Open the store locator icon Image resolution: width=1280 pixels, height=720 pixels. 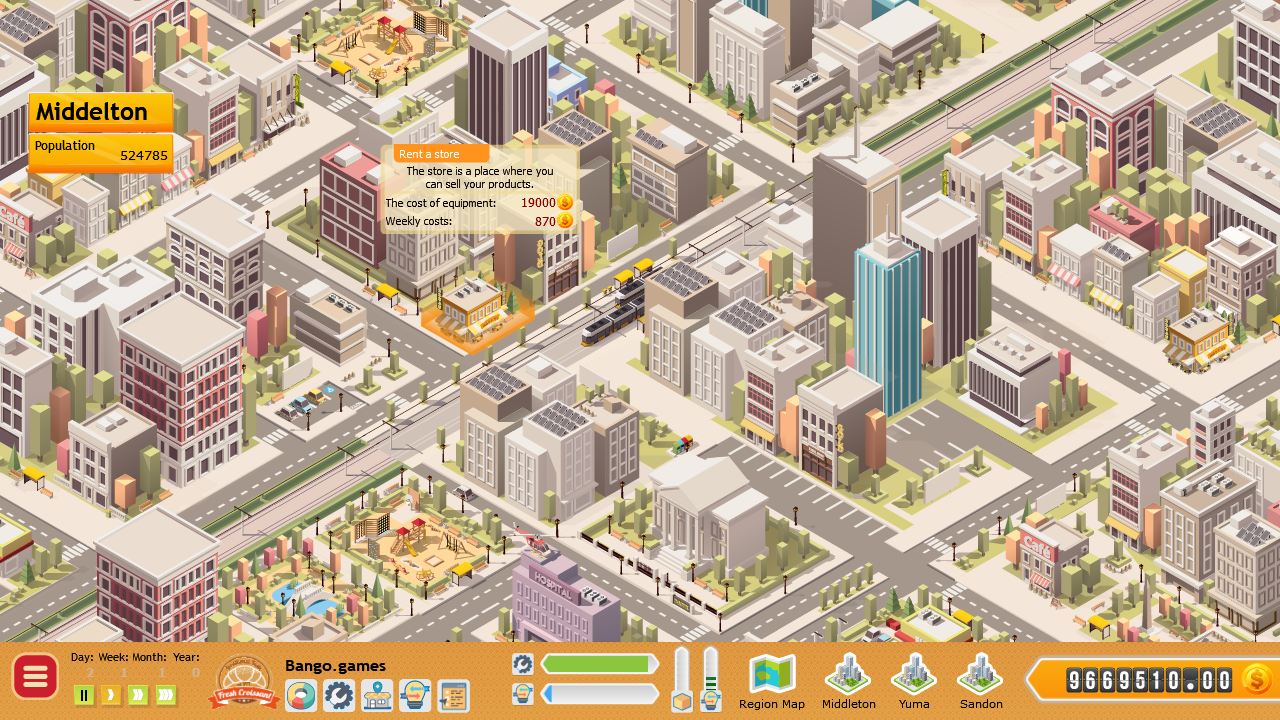376,694
